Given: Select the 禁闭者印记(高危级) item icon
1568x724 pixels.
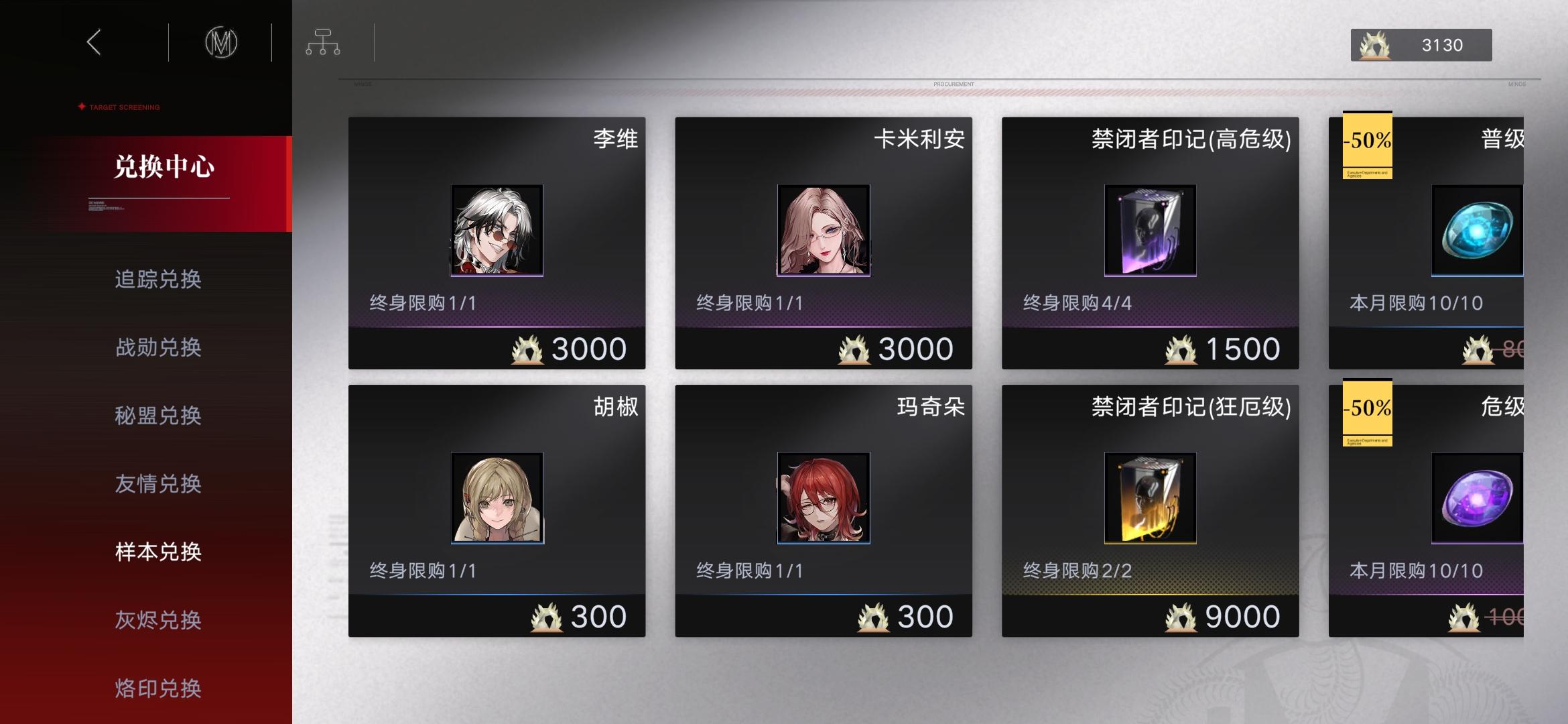Looking at the screenshot, I should [1149, 229].
